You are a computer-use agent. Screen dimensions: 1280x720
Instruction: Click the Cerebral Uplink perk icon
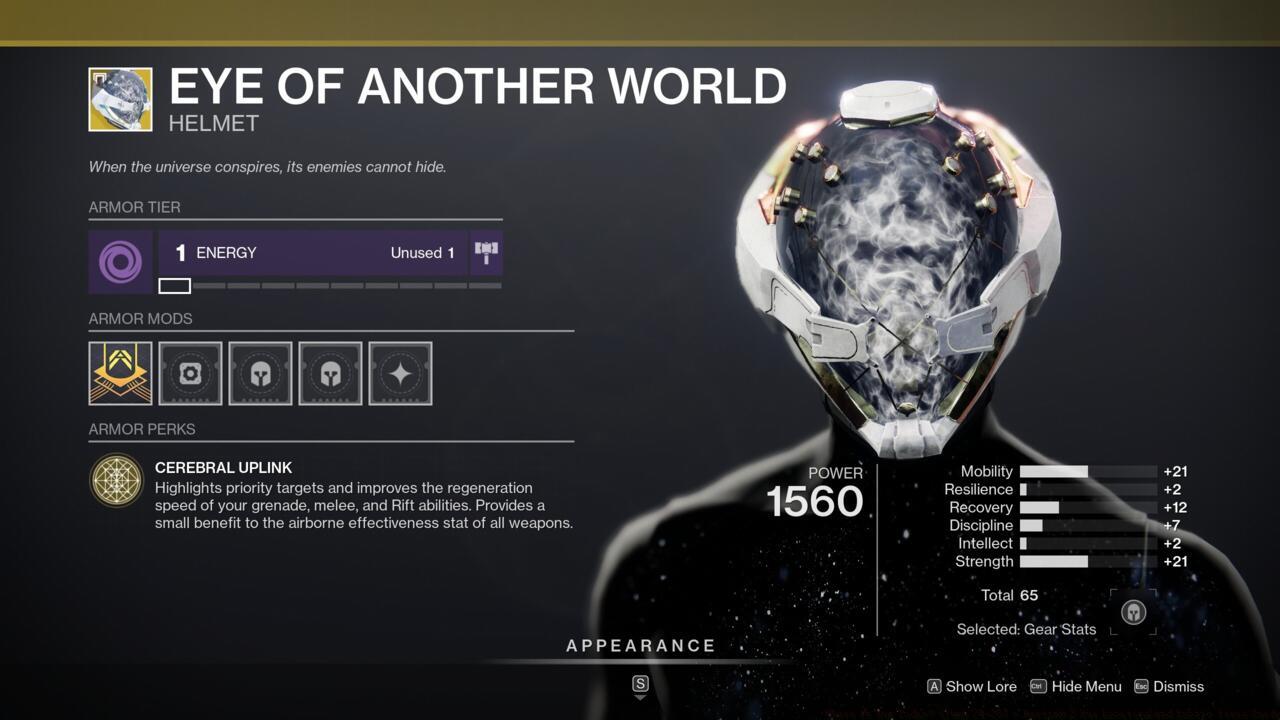(x=117, y=481)
